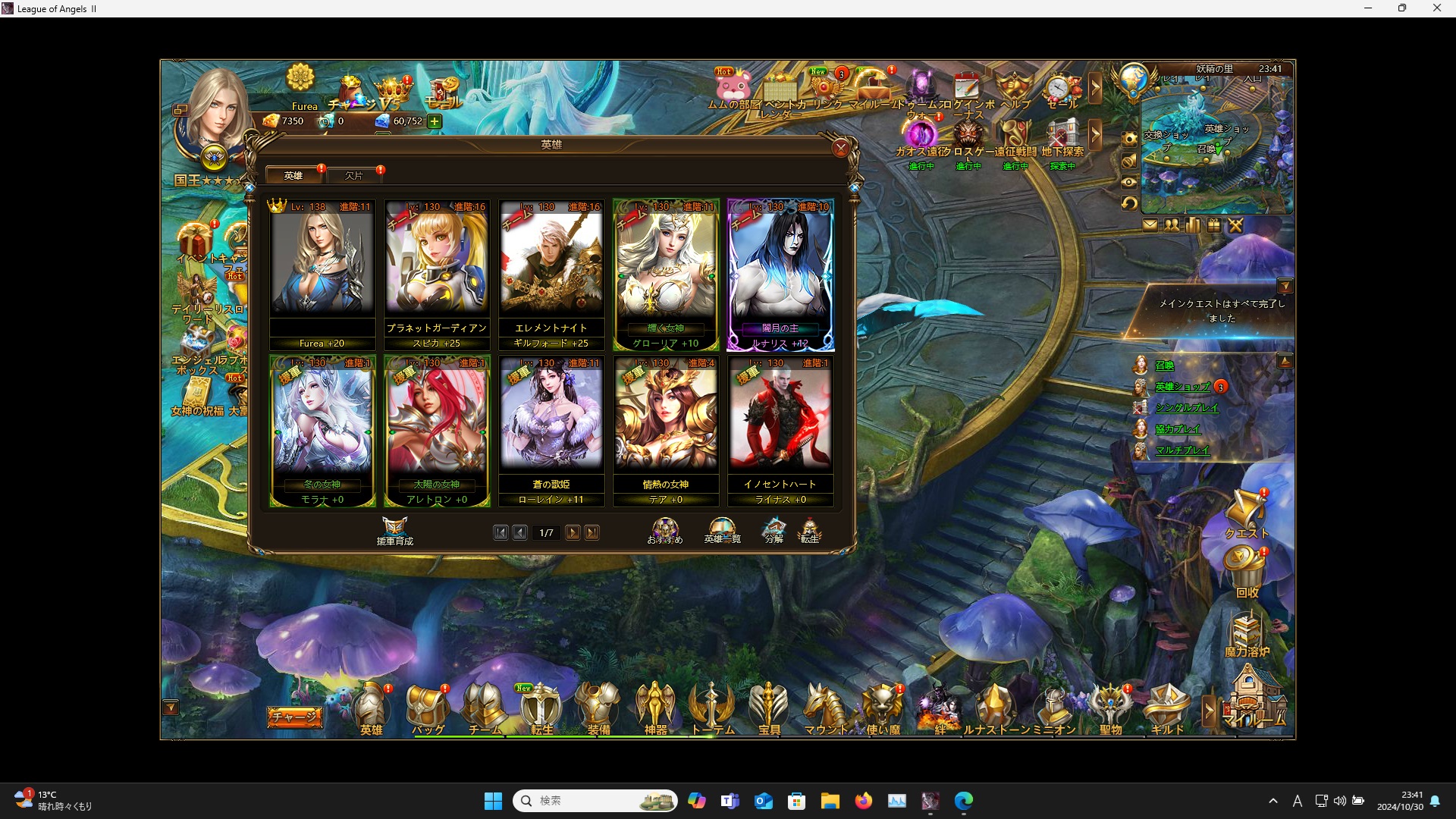Open the mail envelope icon below the minimap

1151,225
